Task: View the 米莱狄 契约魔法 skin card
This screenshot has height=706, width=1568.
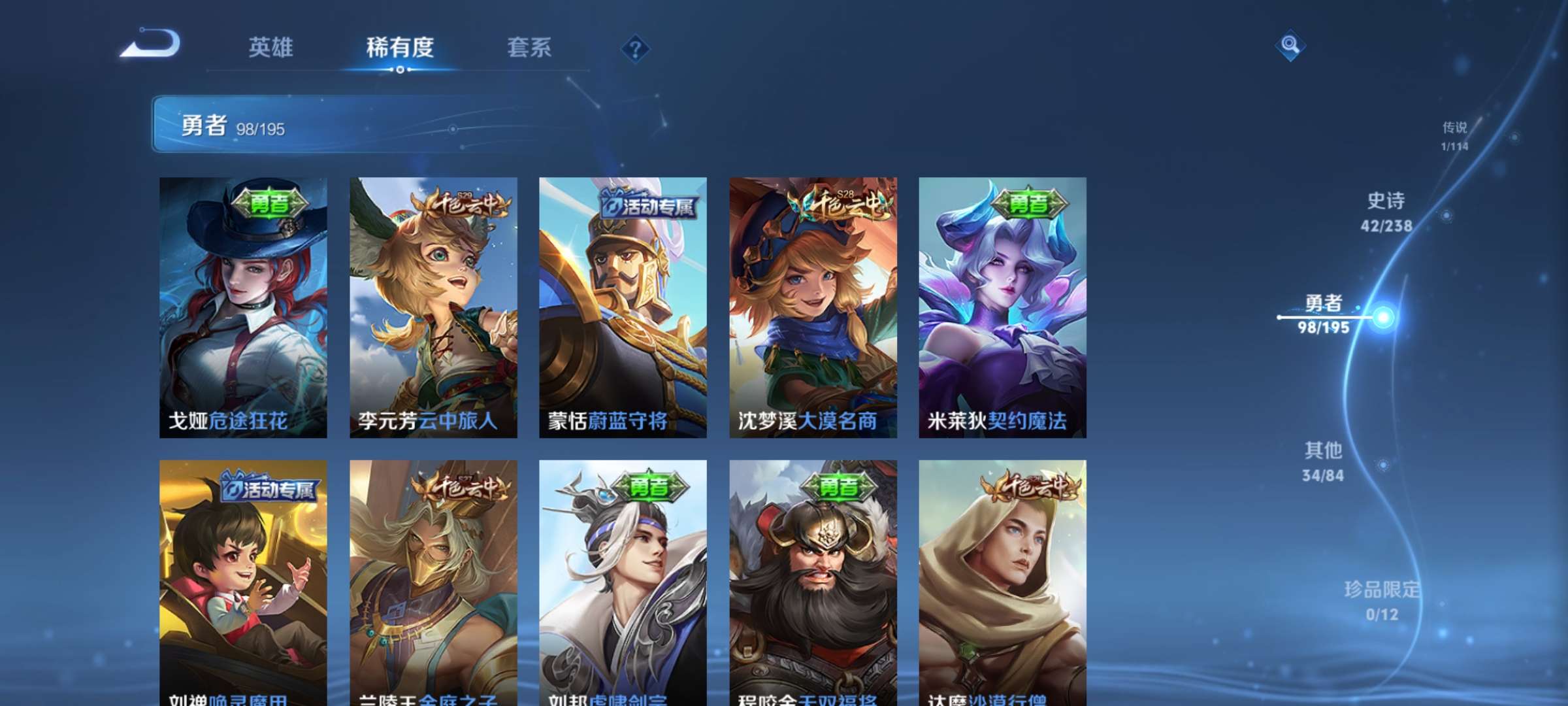Action: pos(1002,307)
